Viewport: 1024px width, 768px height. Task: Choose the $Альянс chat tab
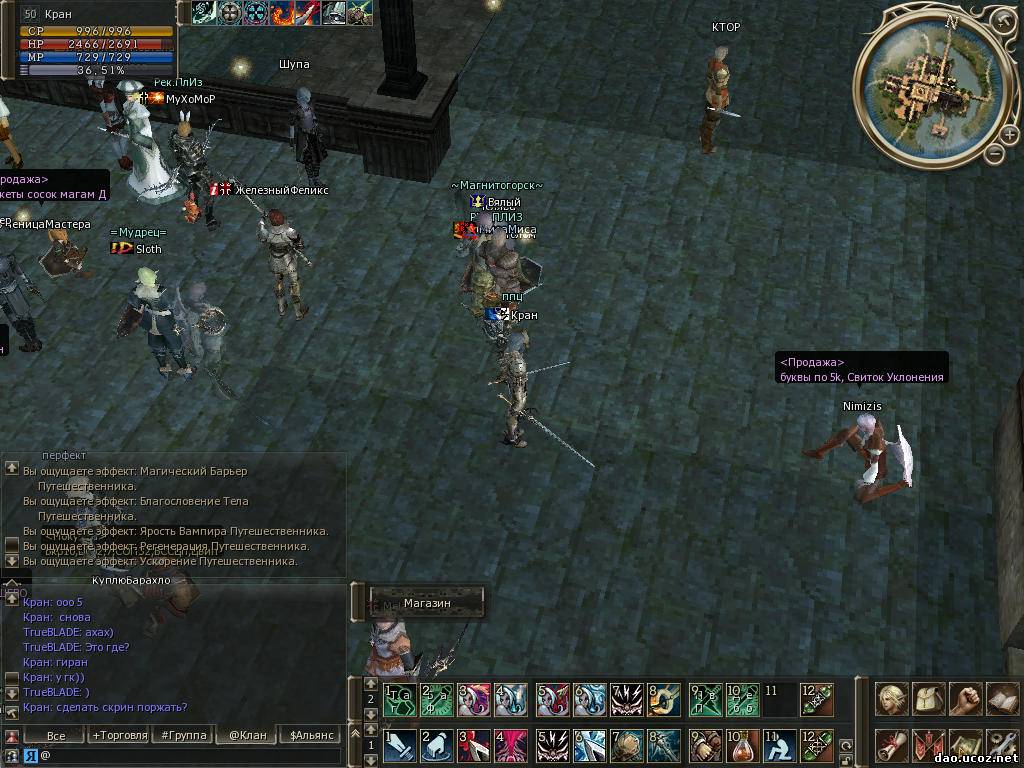click(307, 735)
